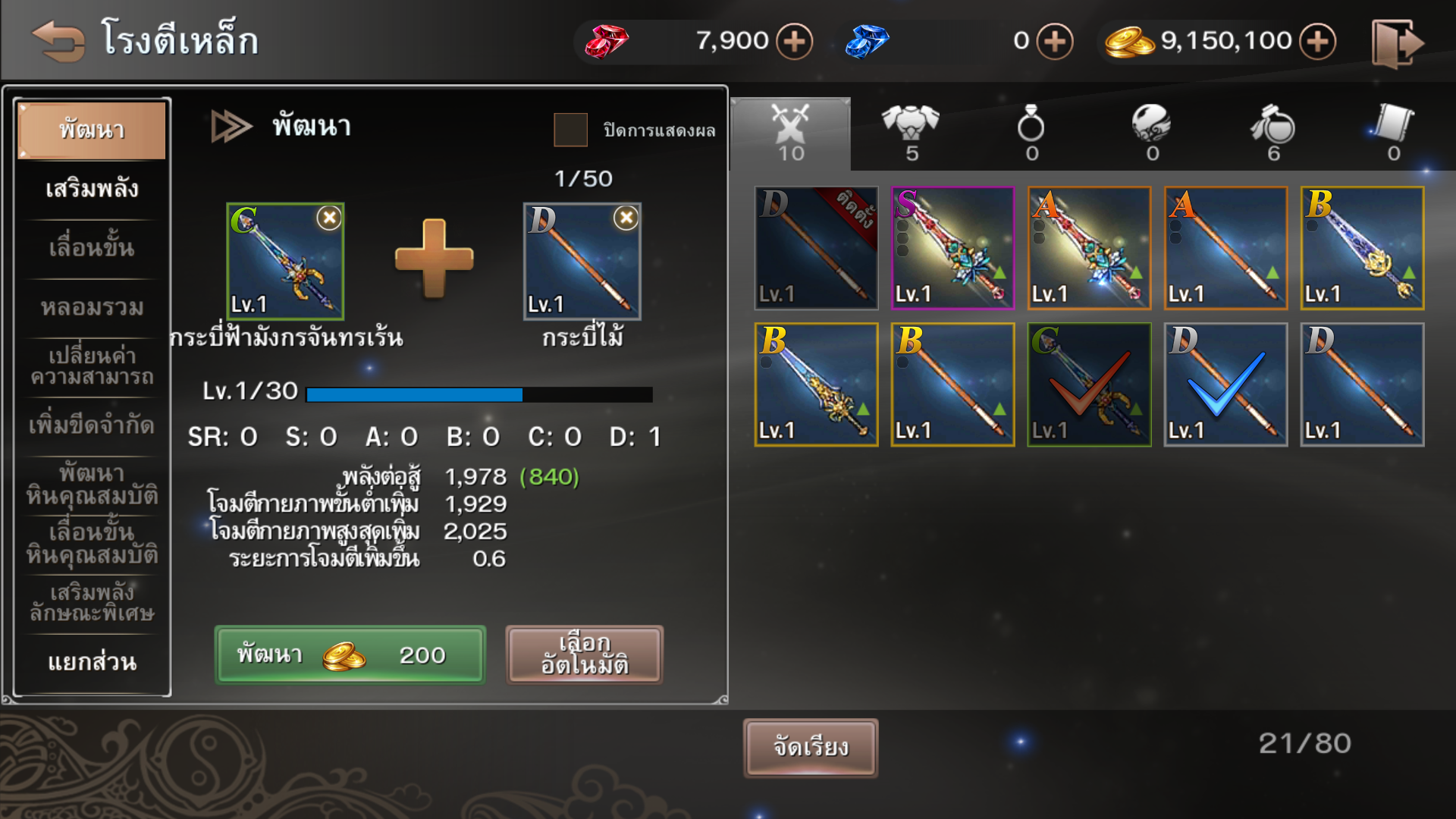Remove the D-grade wooden sword material
This screenshot has width=1456, height=819.
(x=626, y=218)
